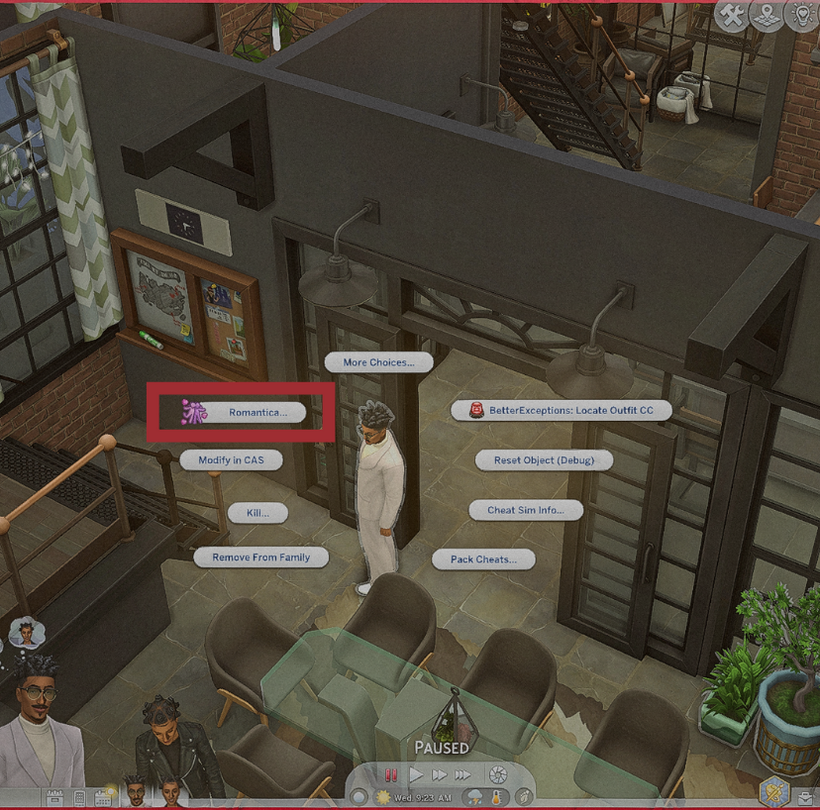Open Manage Worlds map pin icon
Image resolution: width=820 pixels, height=810 pixels.
[767, 16]
